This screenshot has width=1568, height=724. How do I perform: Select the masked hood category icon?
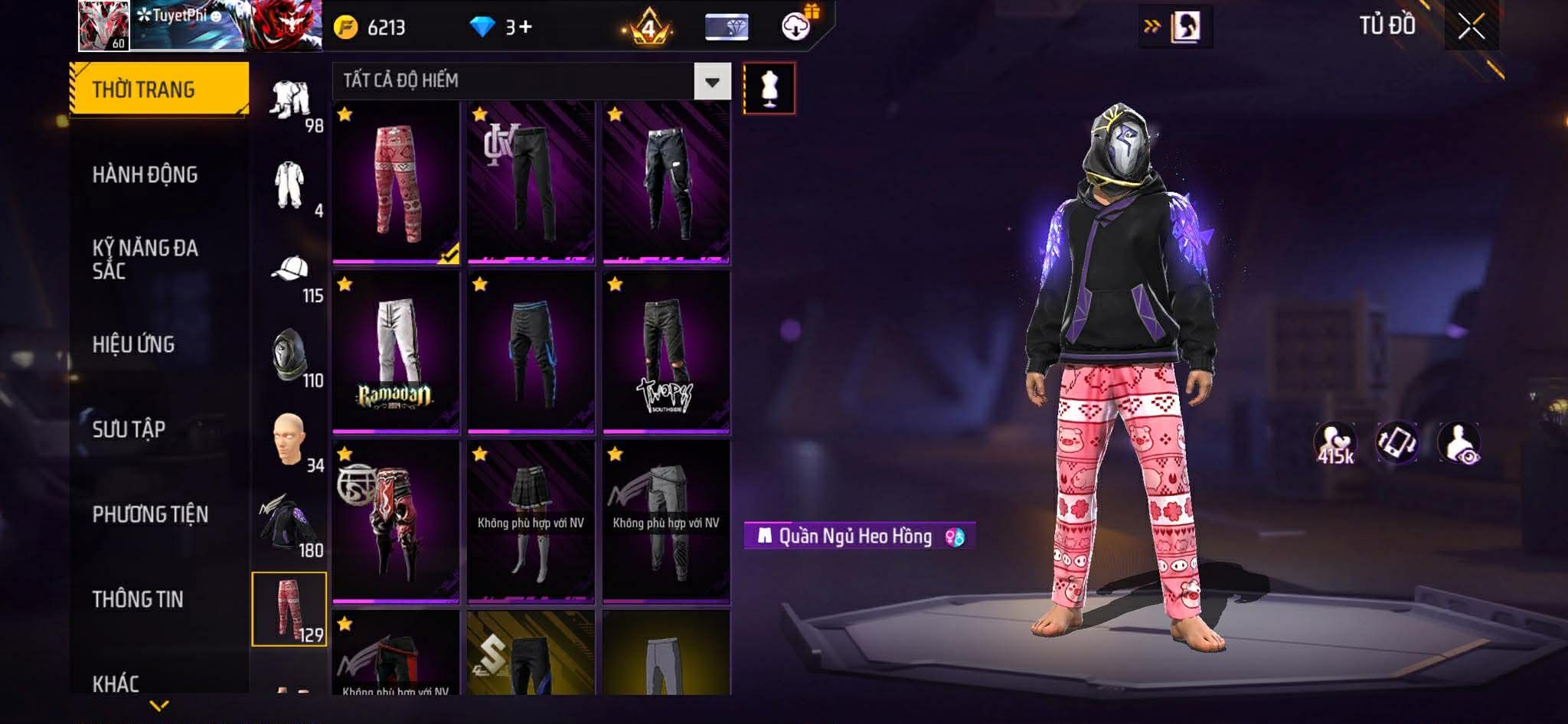tap(290, 355)
